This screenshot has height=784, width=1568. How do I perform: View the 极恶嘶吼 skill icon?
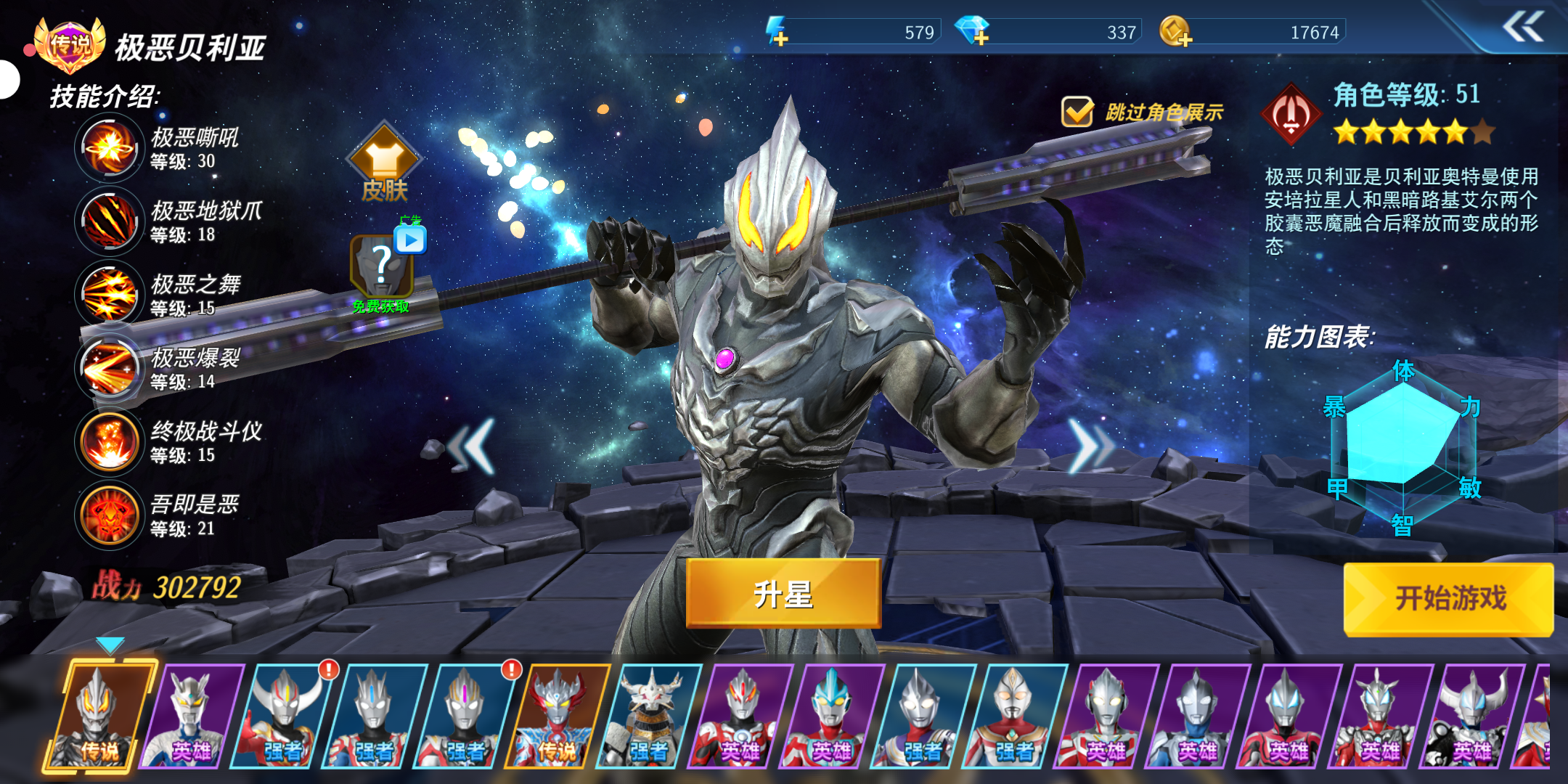pos(109,148)
